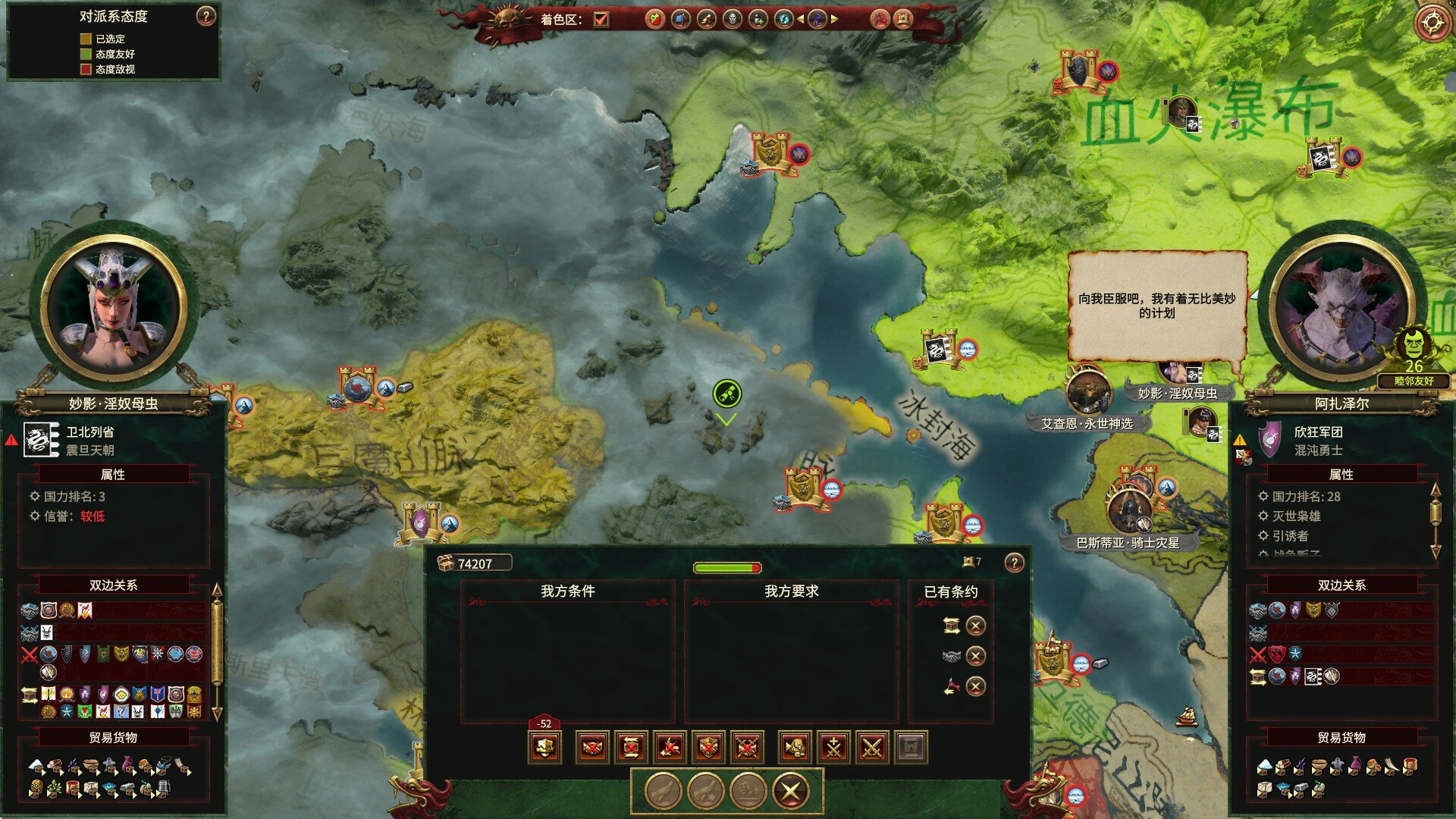Click the right arrow beside the purple swirl filter
Screen dimensions: 1456x819
[x=835, y=19]
